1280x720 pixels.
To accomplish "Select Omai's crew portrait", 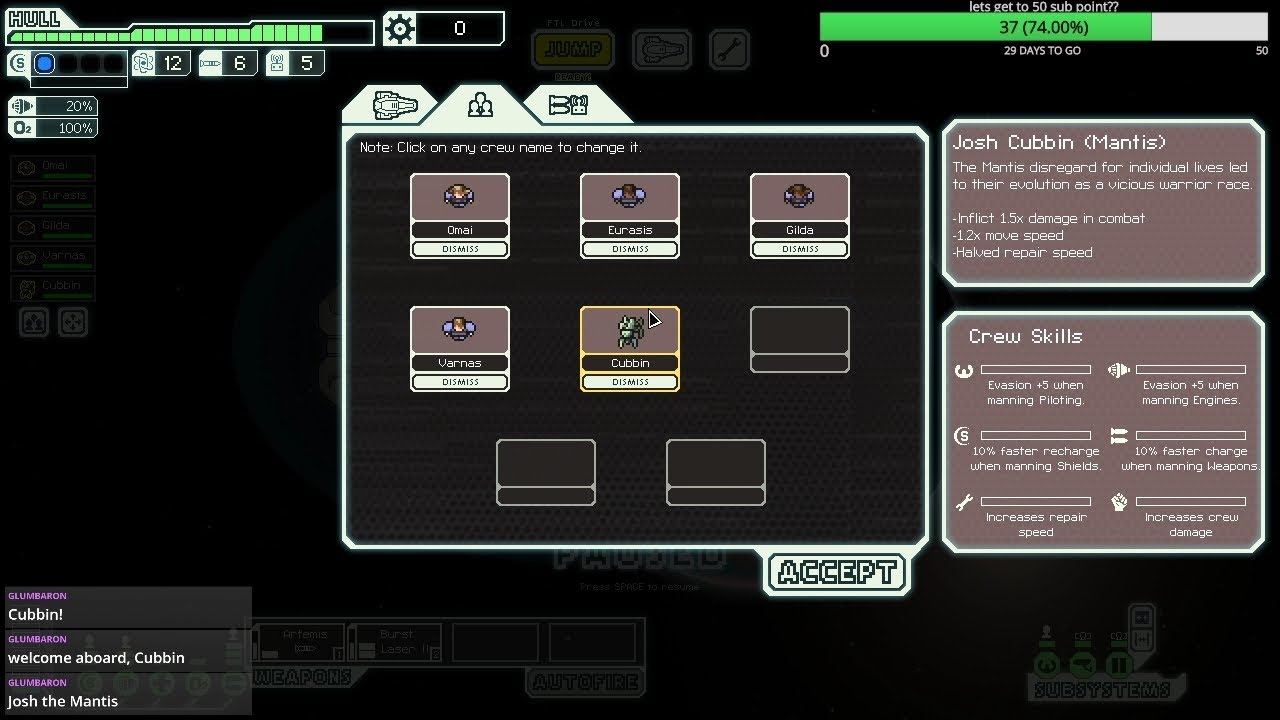I will [460, 197].
